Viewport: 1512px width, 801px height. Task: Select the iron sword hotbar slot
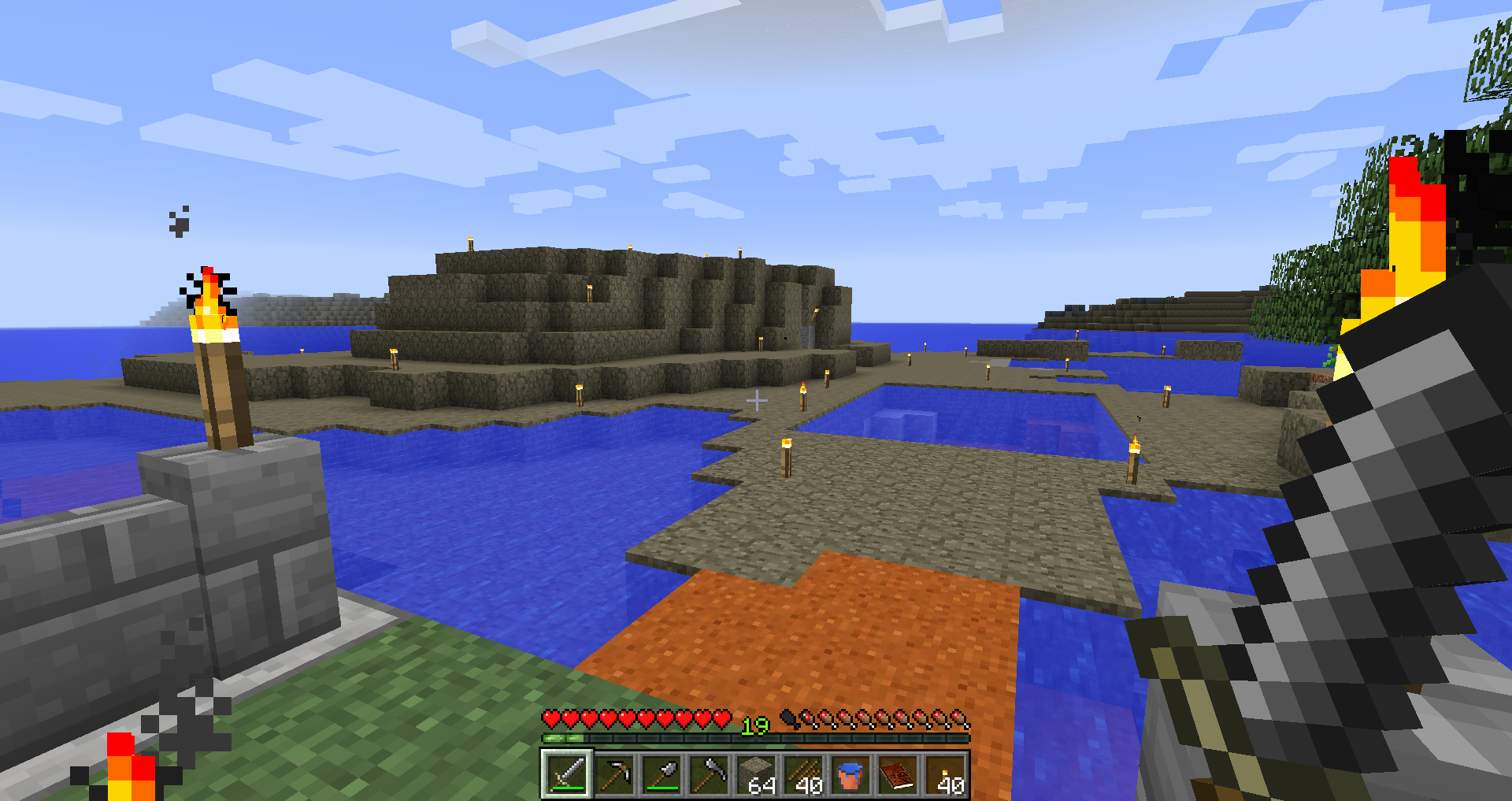point(566,773)
